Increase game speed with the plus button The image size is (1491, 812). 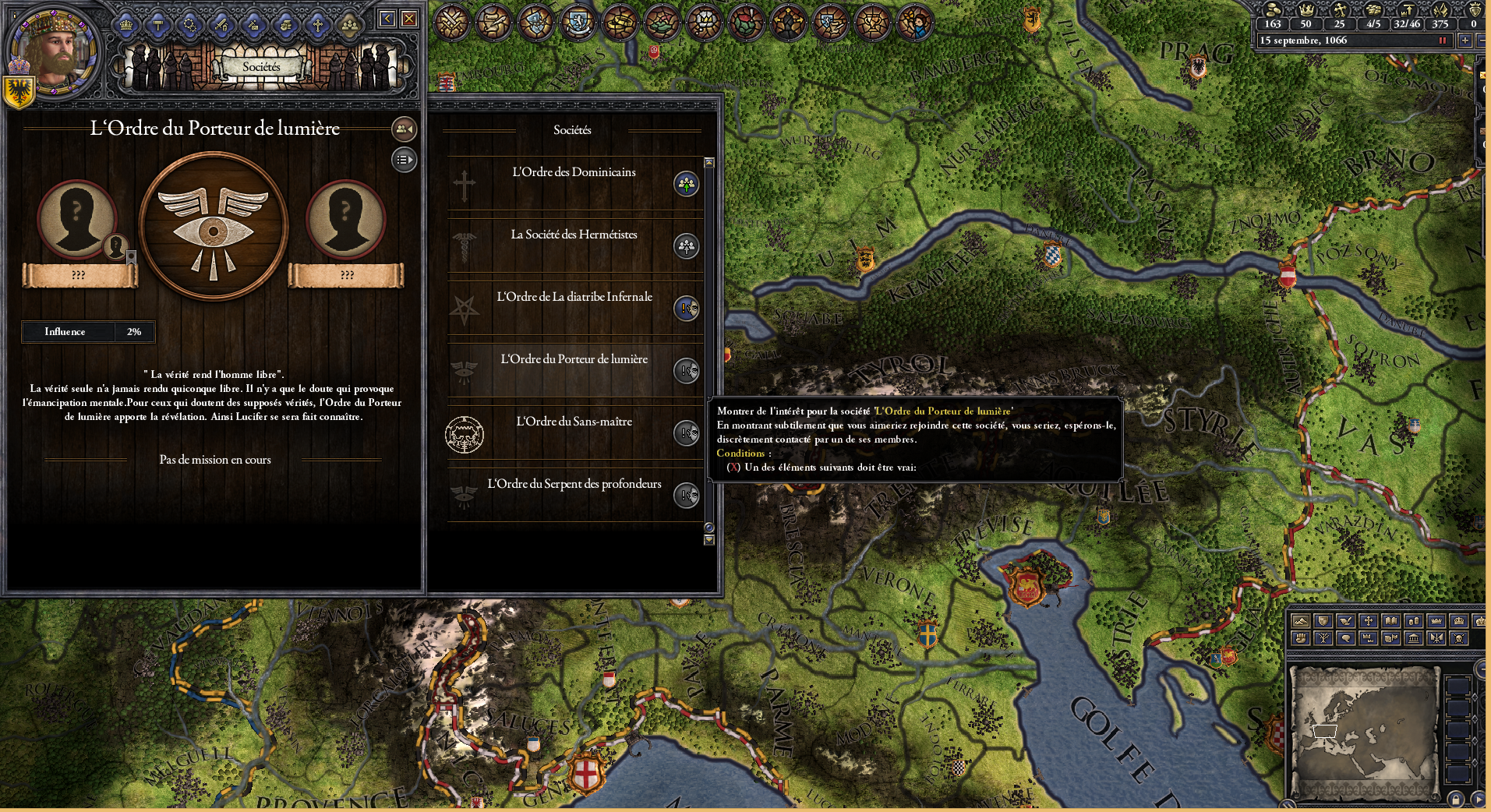coord(1465,41)
